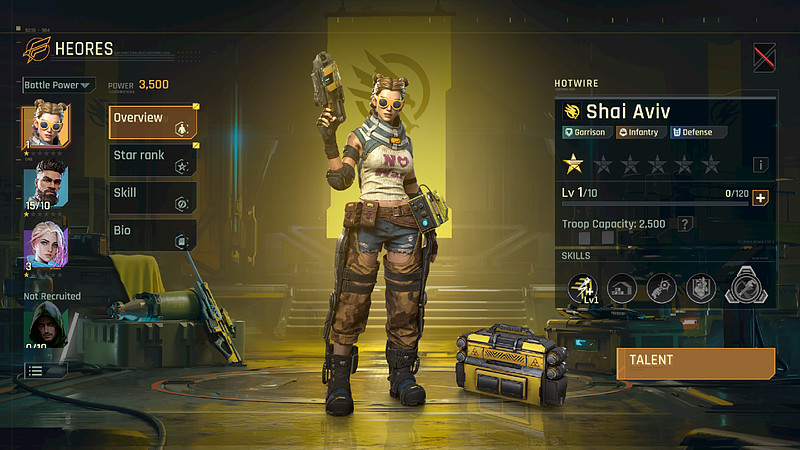The width and height of the screenshot is (800, 450).
Task: Open the Skill tab
Action: pyautogui.click(x=153, y=197)
